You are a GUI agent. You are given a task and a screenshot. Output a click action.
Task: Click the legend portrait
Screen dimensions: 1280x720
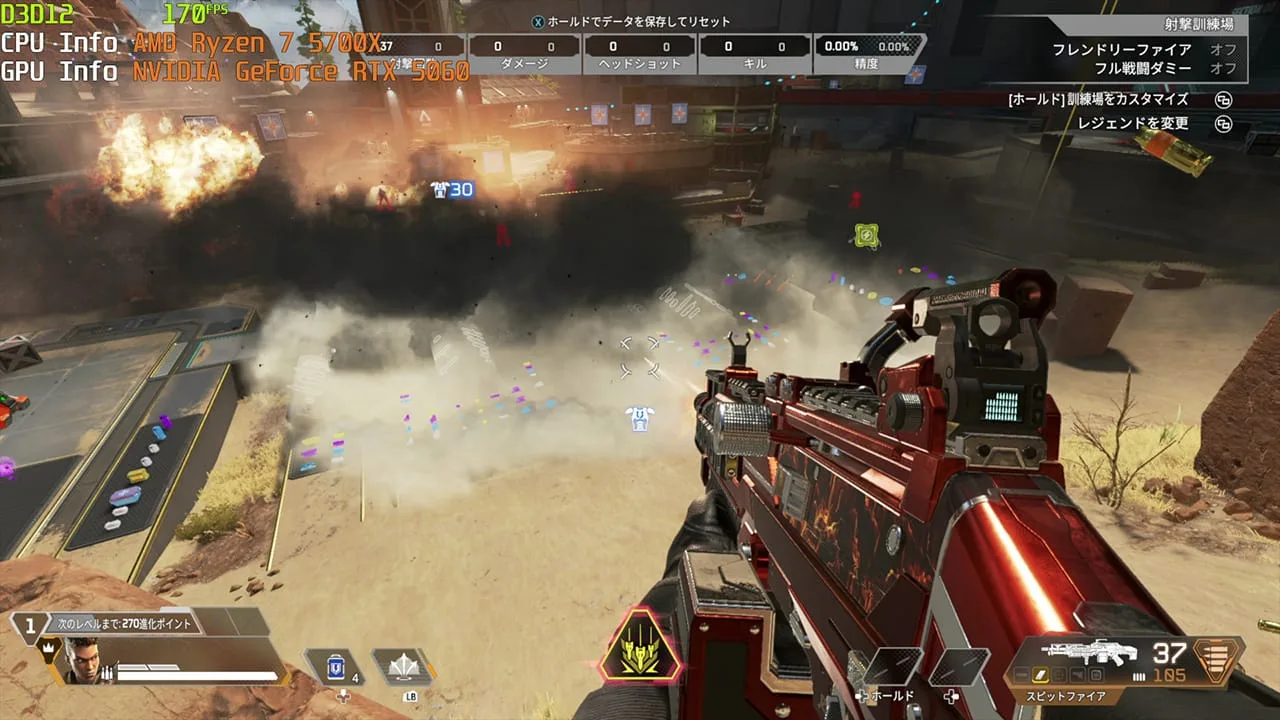(84, 661)
